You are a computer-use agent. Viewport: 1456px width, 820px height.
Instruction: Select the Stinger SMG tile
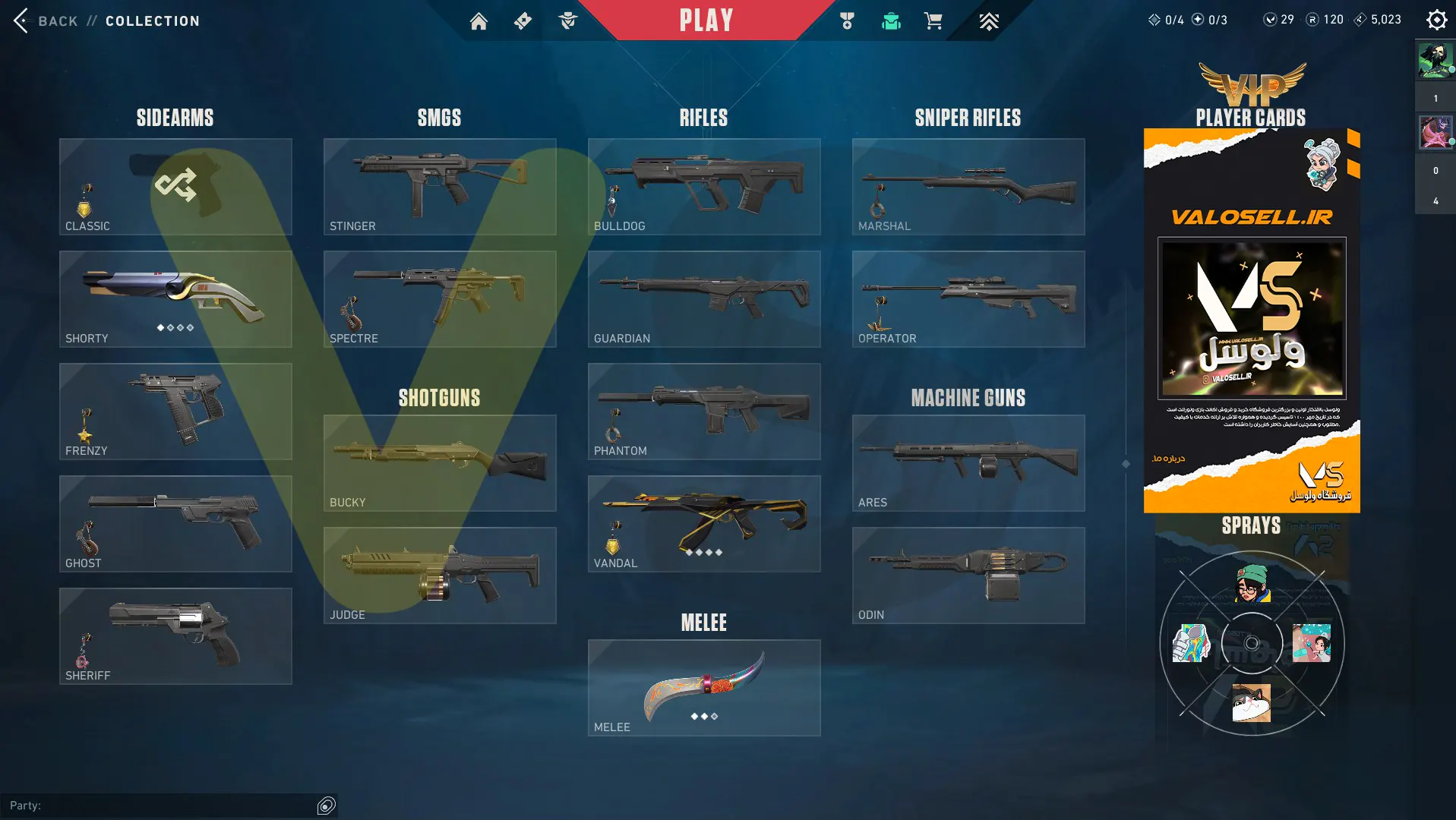point(440,187)
